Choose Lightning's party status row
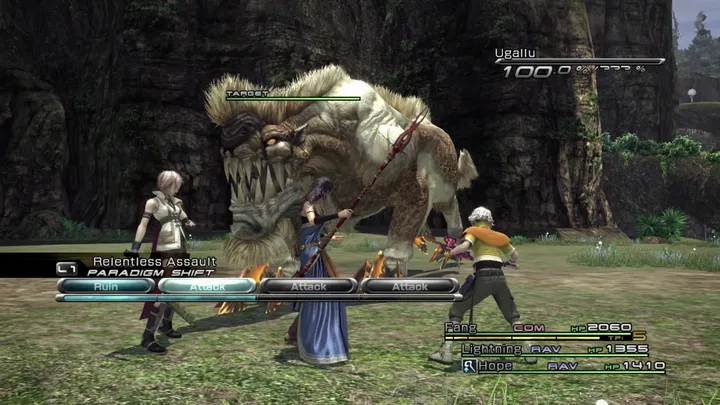The image size is (720, 405). click(555, 348)
